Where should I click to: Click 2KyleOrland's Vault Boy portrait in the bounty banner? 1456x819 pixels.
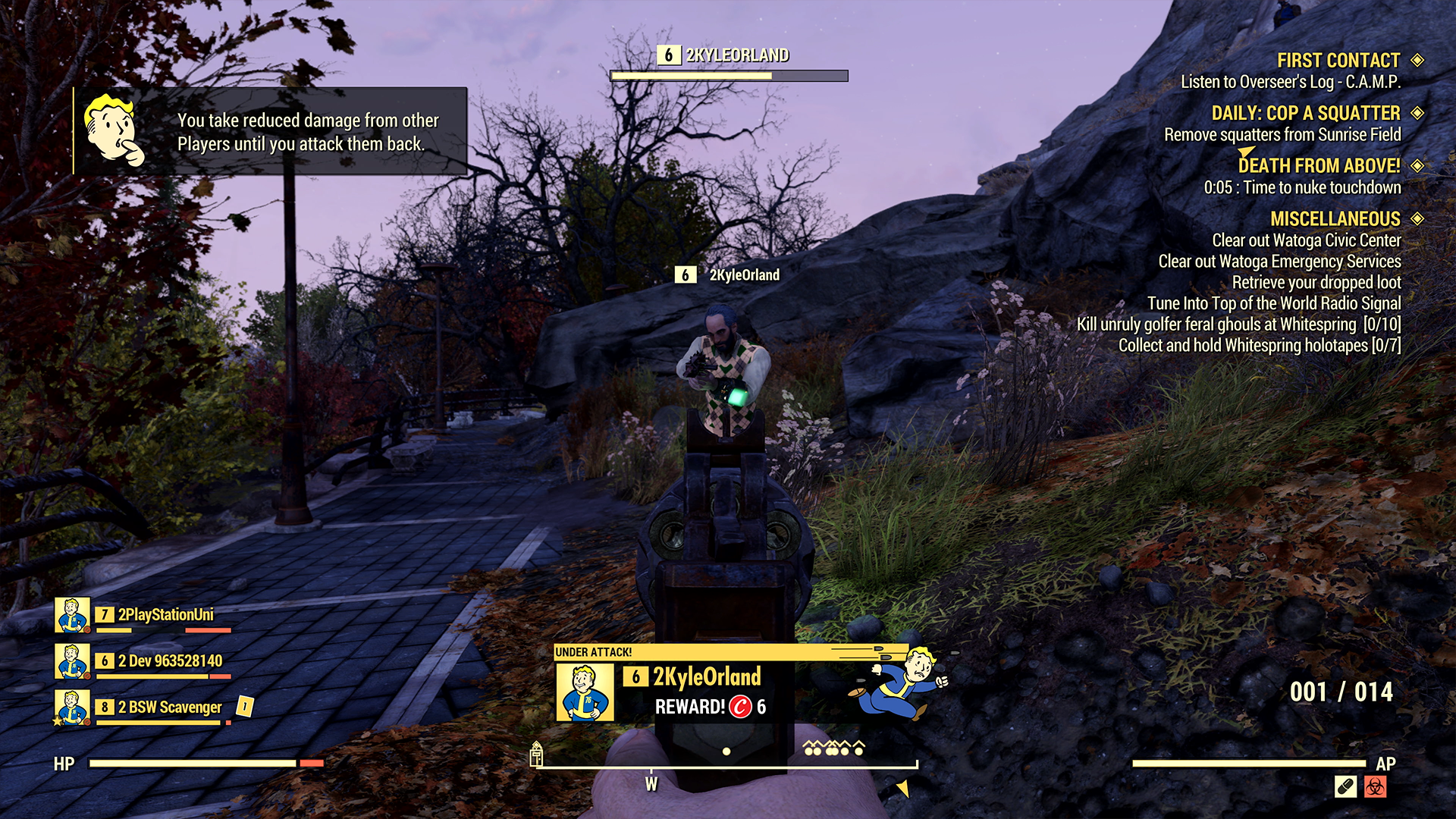[585, 692]
